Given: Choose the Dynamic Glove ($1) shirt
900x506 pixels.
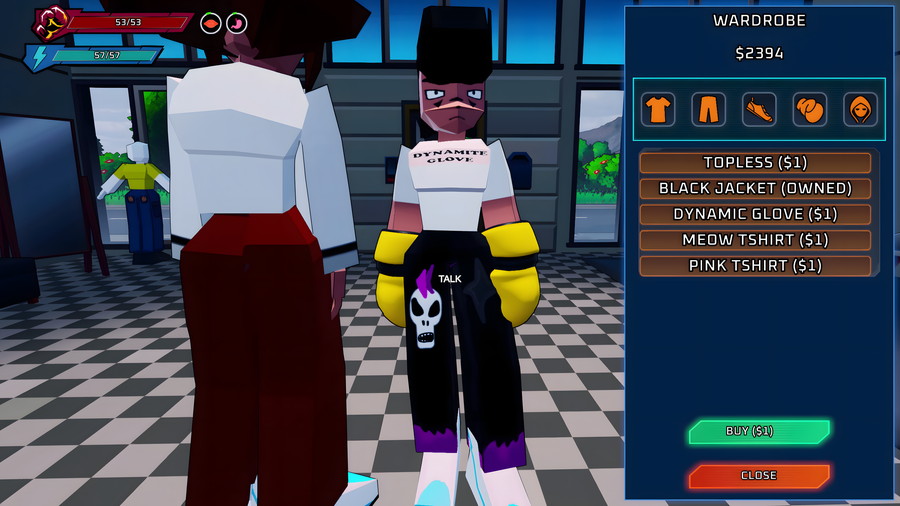Looking at the screenshot, I should click(x=755, y=214).
